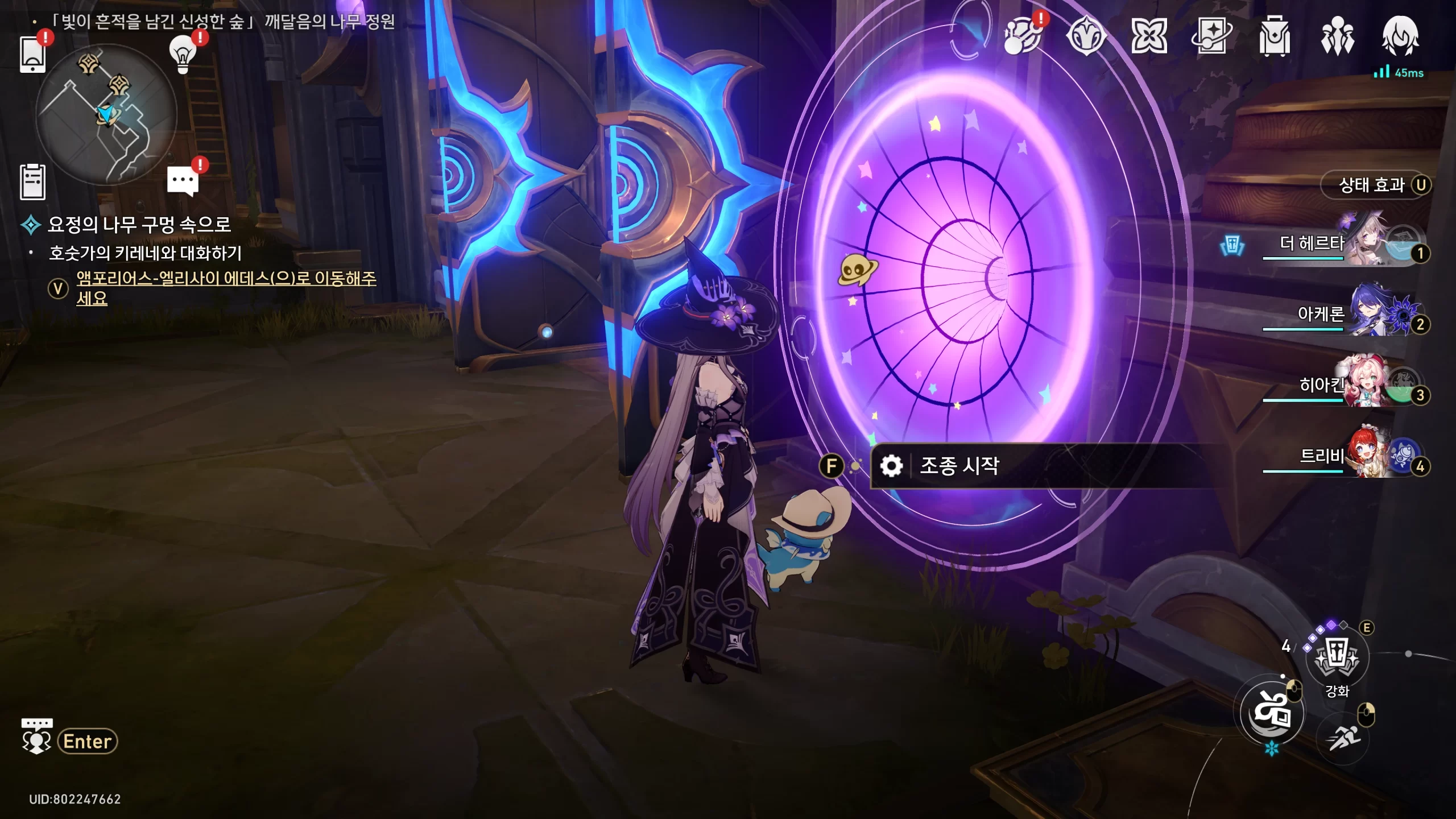Open the quest log clipboard icon
Screen dimensions: 1456x819
click(x=32, y=182)
